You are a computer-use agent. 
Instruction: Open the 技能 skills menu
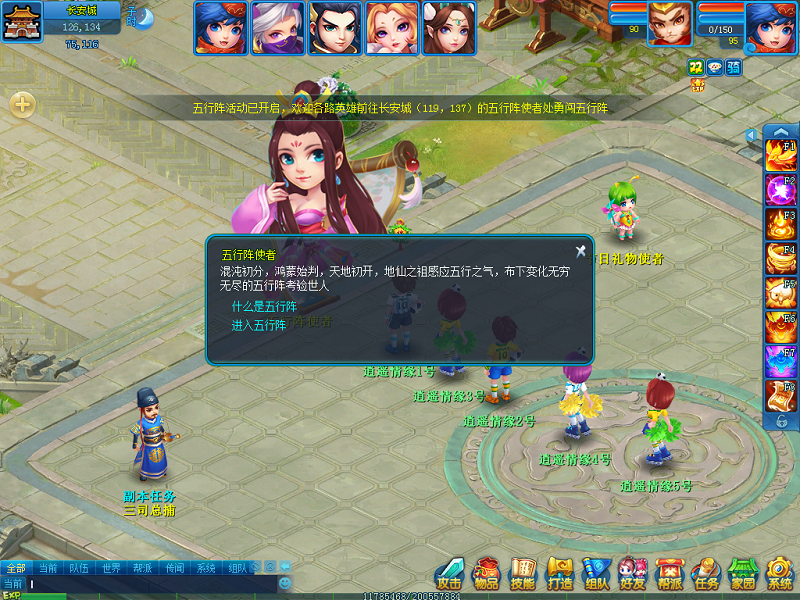click(x=523, y=573)
